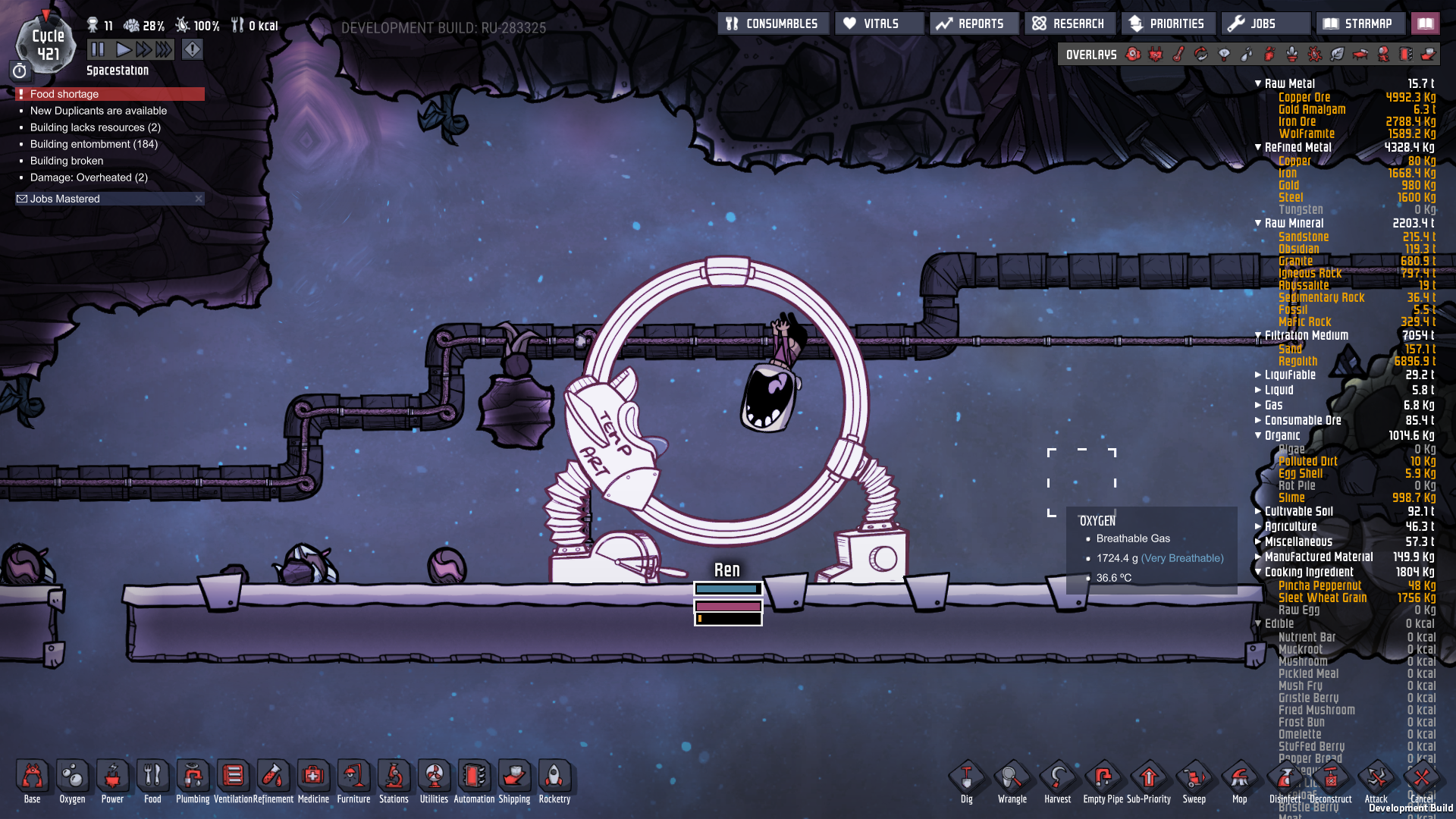Select the Dig tool

tap(967, 781)
